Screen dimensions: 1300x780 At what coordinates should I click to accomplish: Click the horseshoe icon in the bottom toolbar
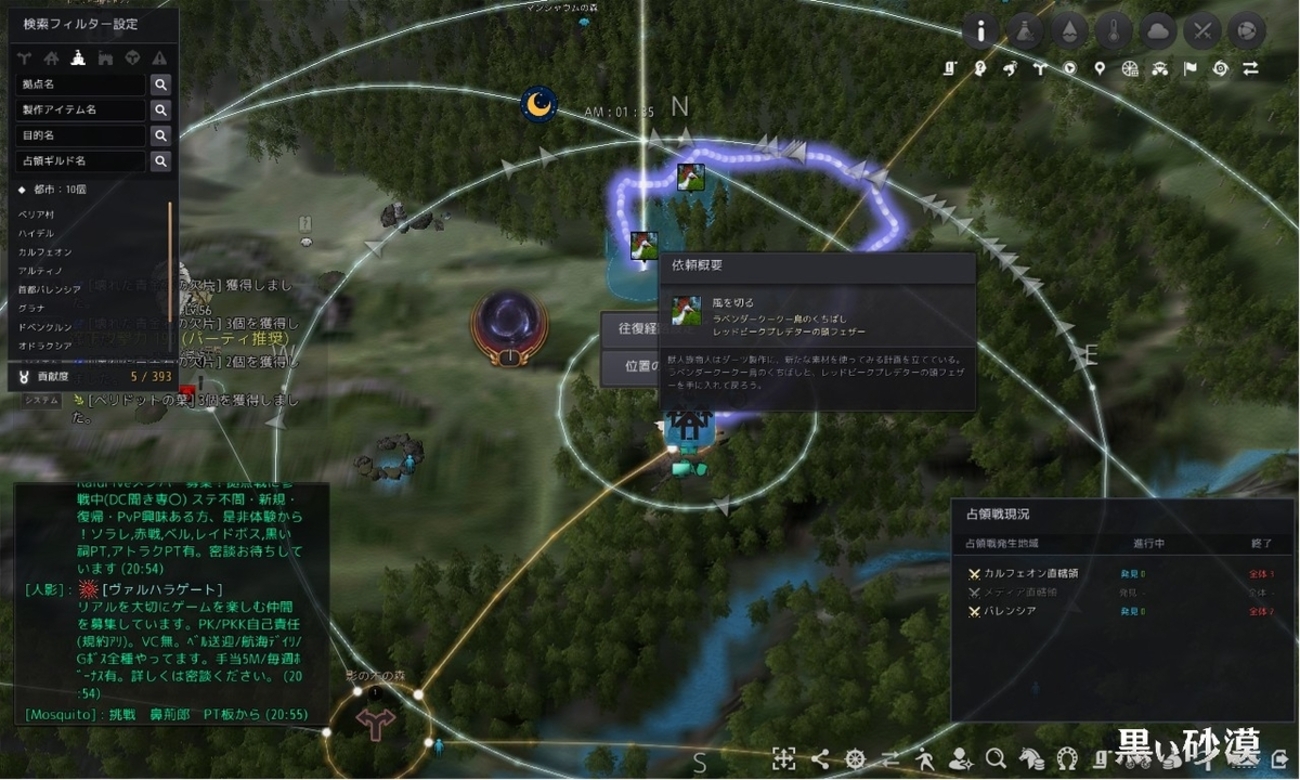(x=1066, y=757)
